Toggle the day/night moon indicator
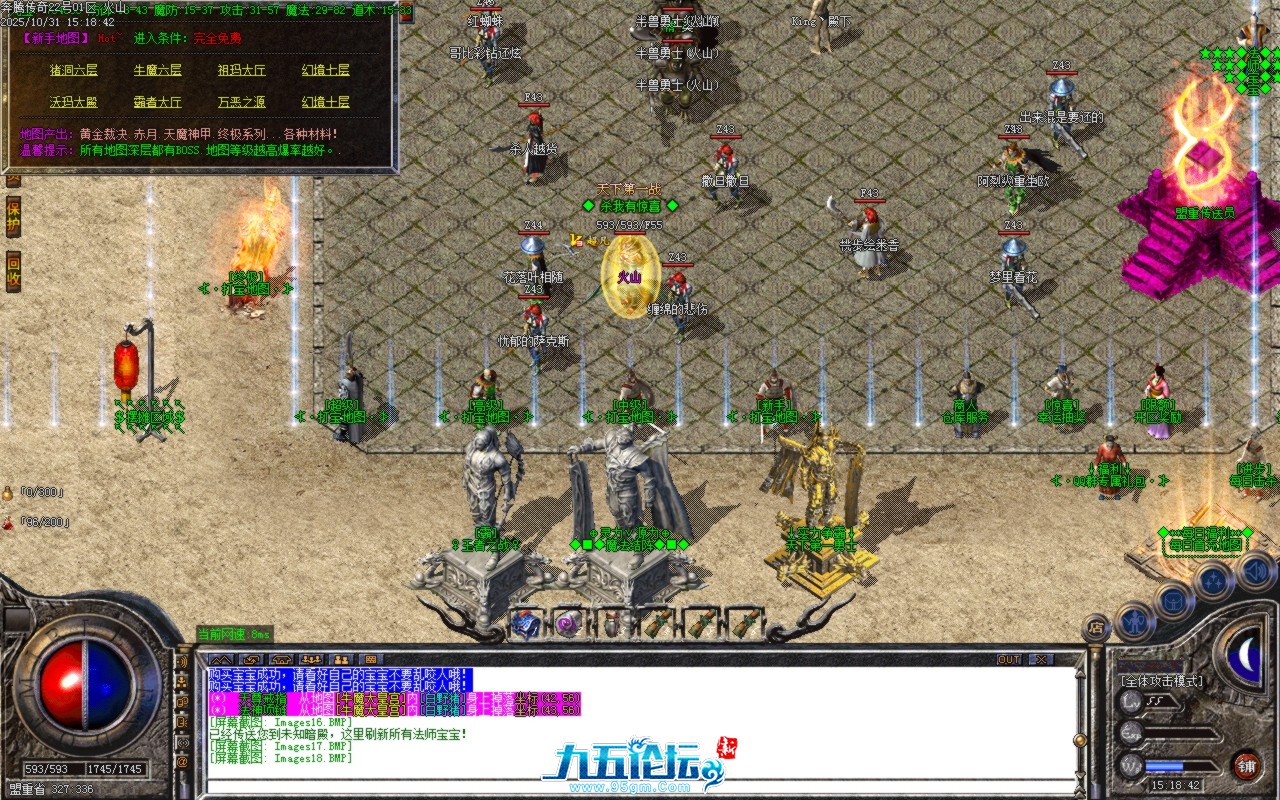The image size is (1280, 800). pyautogui.click(x=1246, y=656)
